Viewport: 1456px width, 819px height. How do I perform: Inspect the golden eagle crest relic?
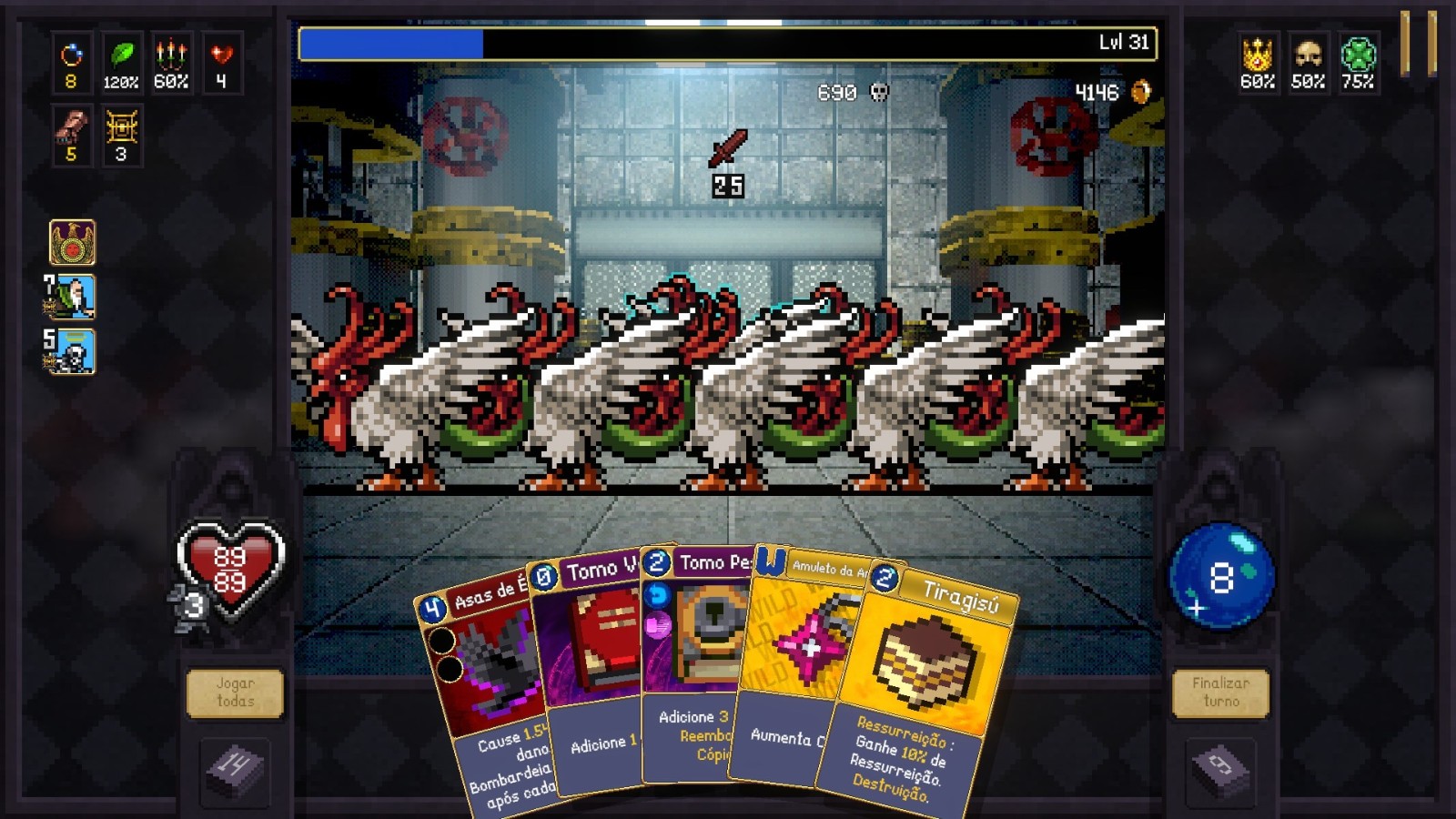(x=72, y=243)
